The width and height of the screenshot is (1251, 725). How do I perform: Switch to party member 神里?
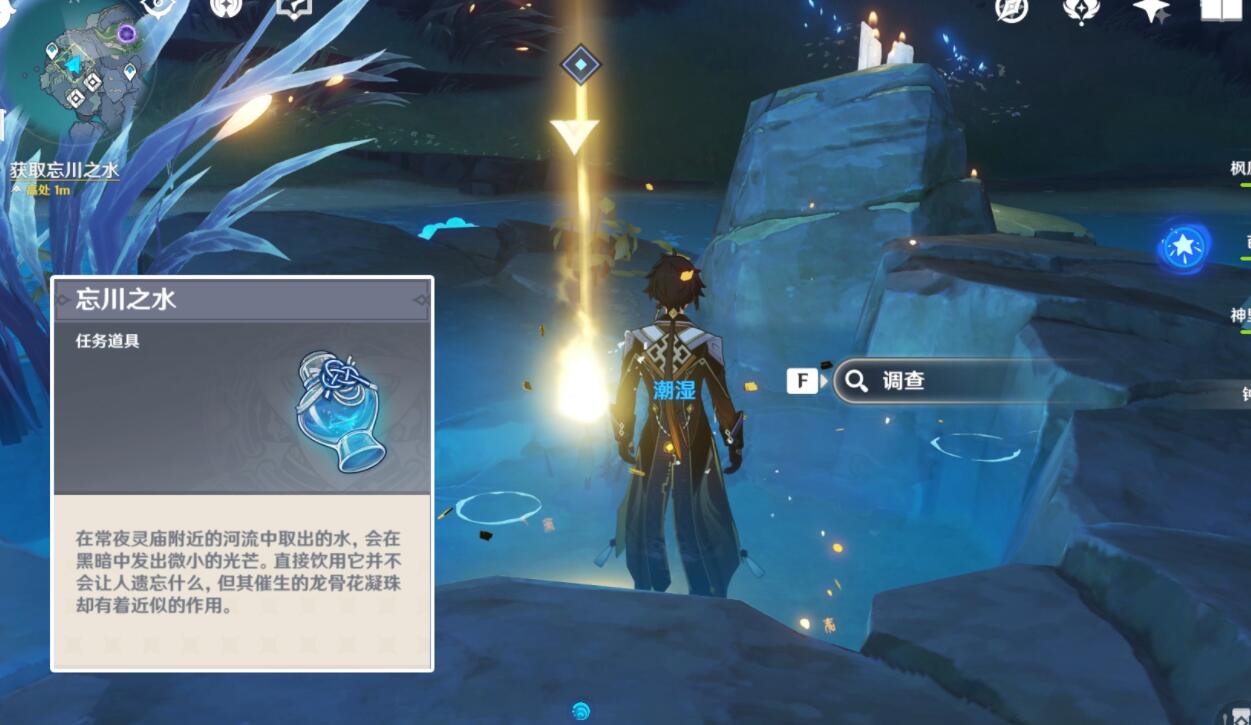click(1241, 316)
